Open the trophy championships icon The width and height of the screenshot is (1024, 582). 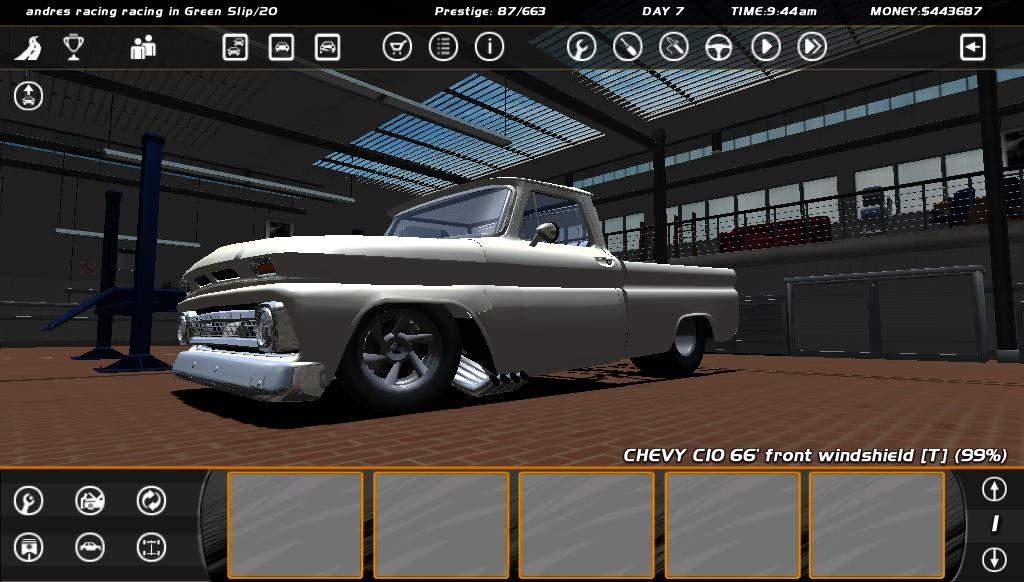click(x=73, y=47)
